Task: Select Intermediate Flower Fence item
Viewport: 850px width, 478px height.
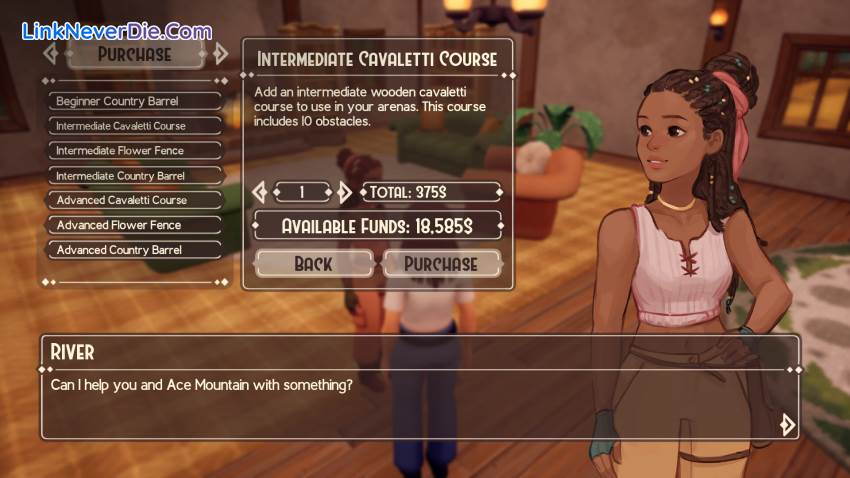Action: click(134, 151)
